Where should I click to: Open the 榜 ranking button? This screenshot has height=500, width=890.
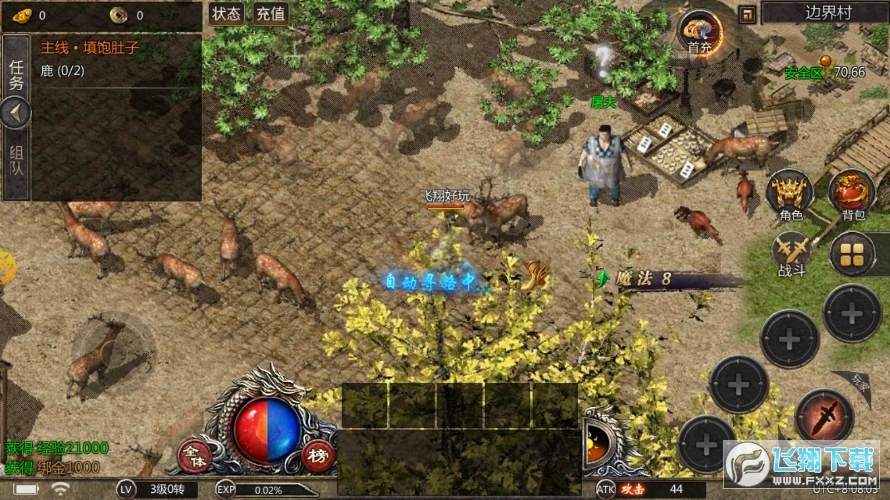click(x=317, y=454)
